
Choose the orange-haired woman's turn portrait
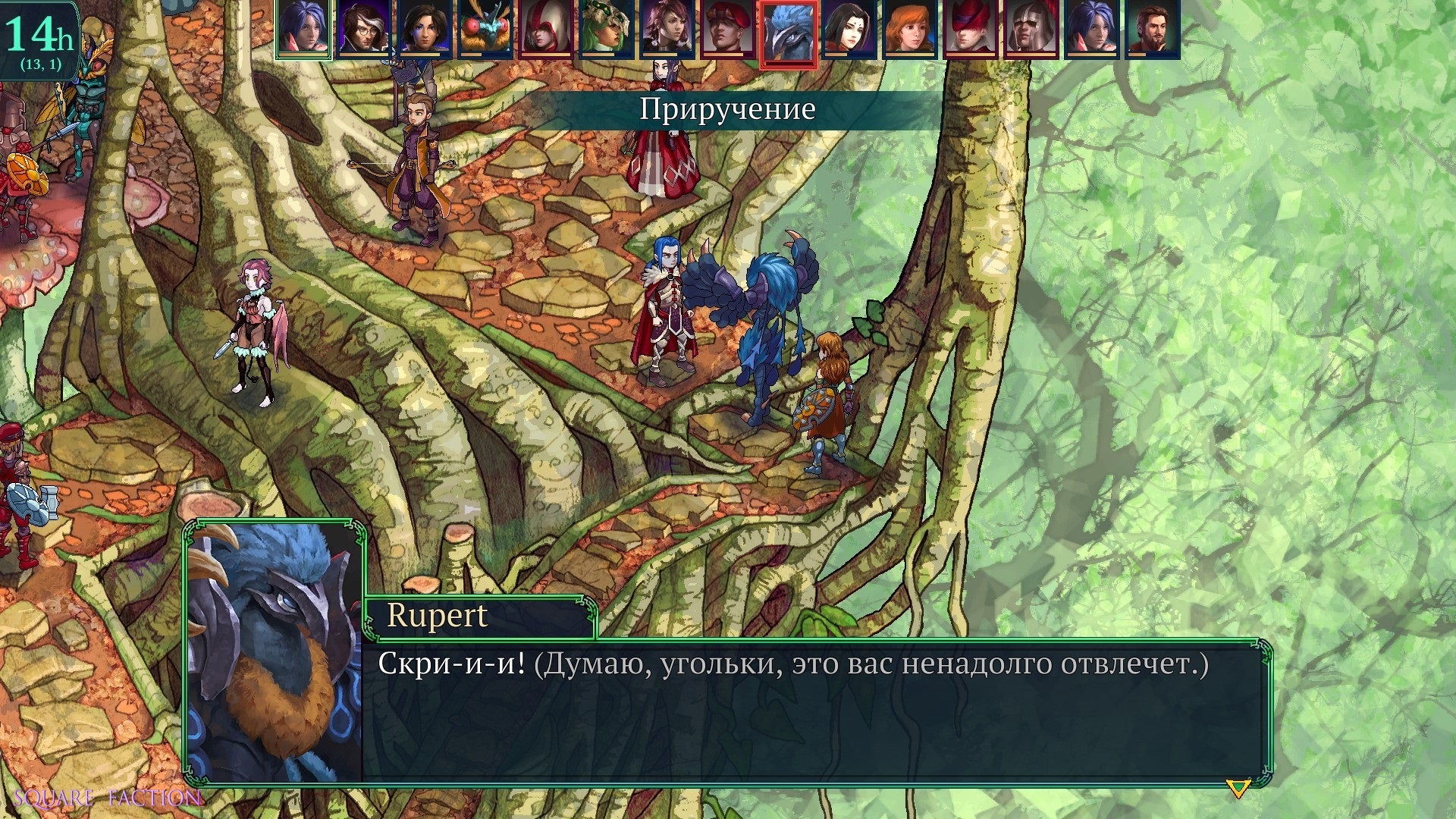tap(910, 29)
